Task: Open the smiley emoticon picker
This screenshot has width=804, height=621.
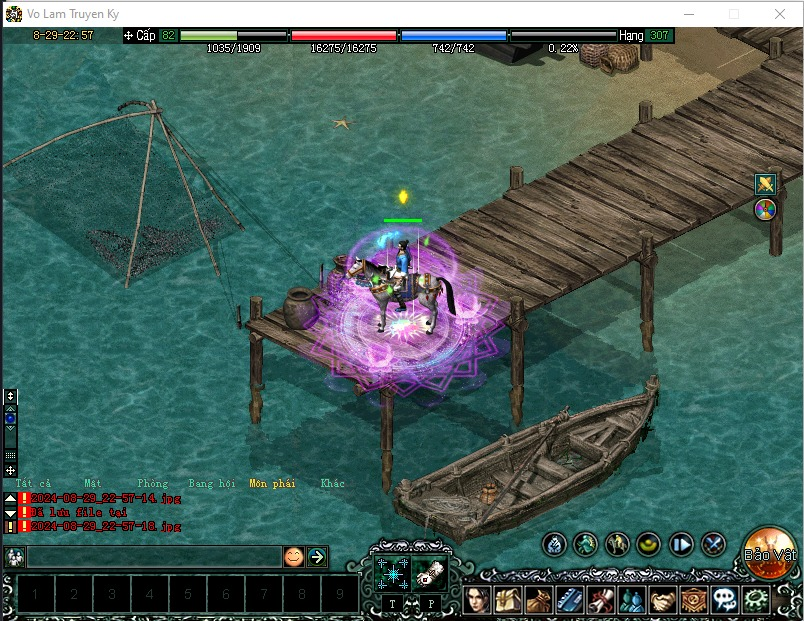Action: point(293,557)
